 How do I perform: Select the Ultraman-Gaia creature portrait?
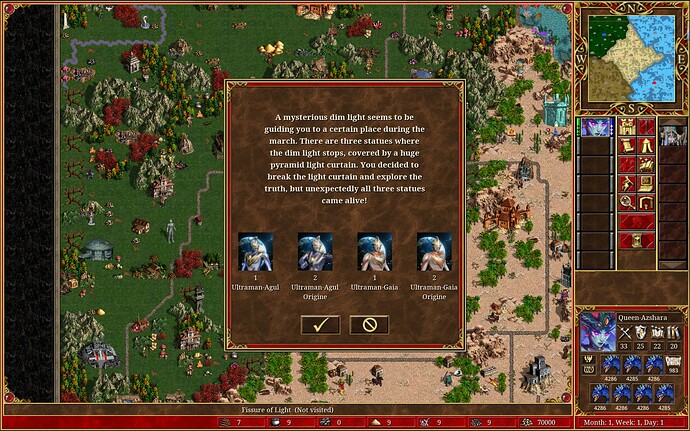[375, 251]
